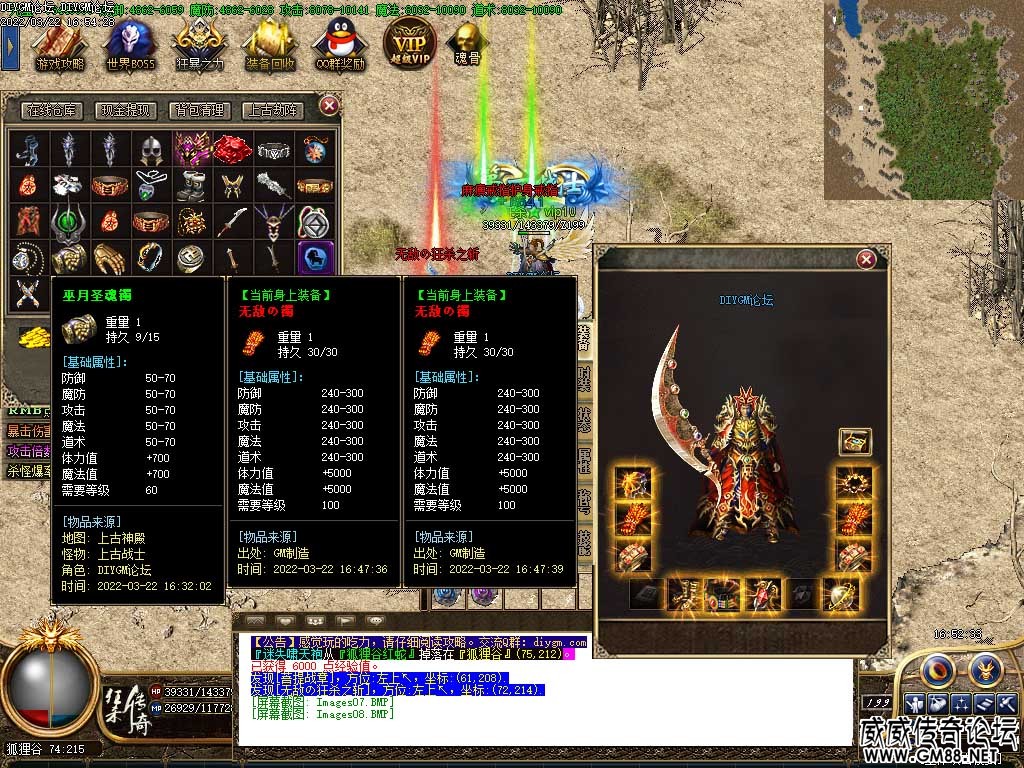Screen dimensions: 1024x768
Task: Select the steel helmet in the bag
Action: (150, 150)
